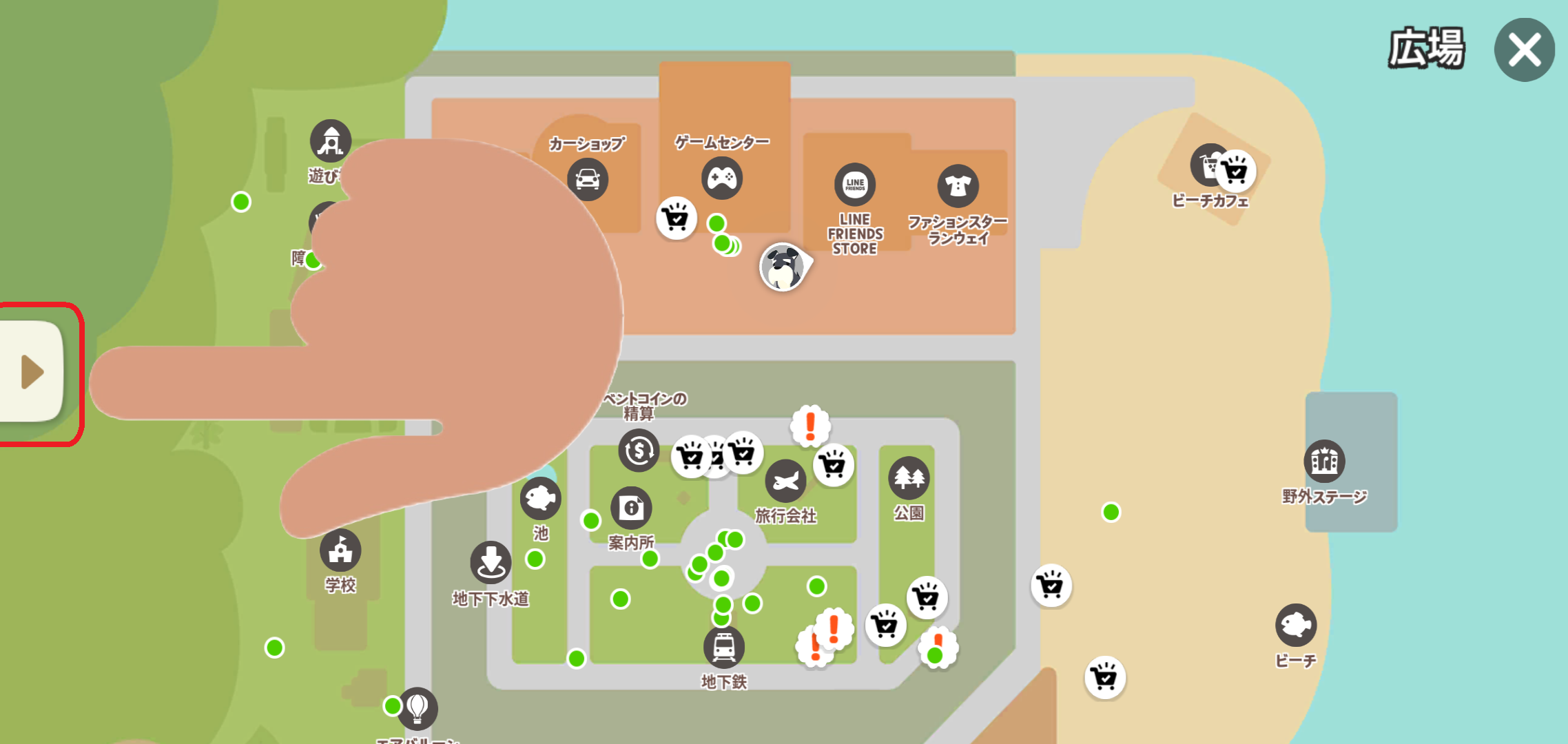Go to the Beach fish marker
This screenshot has height=744, width=1568.
click(1295, 625)
